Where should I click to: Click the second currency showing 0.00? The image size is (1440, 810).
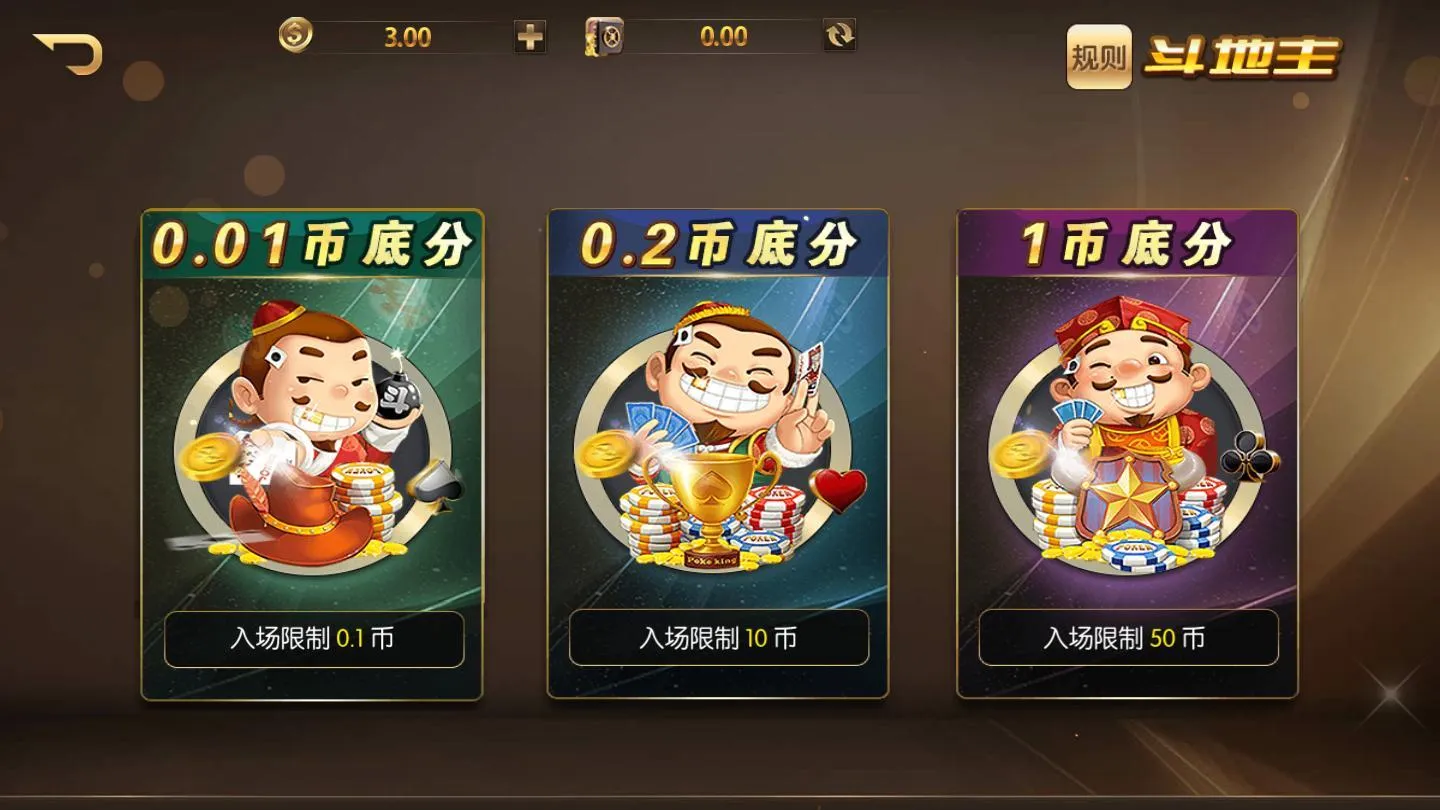722,35
